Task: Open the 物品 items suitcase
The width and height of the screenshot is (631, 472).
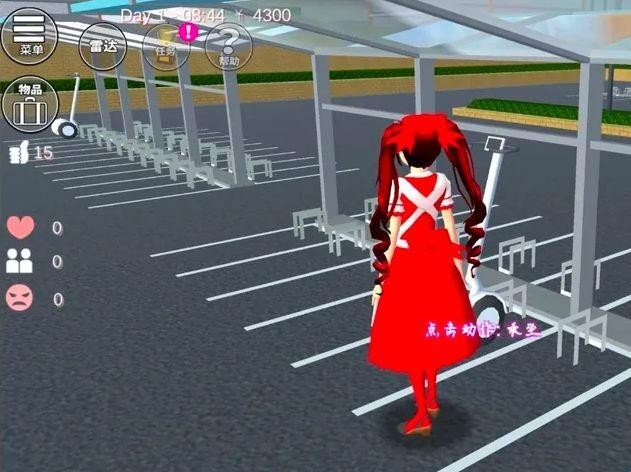Action: click(30, 104)
